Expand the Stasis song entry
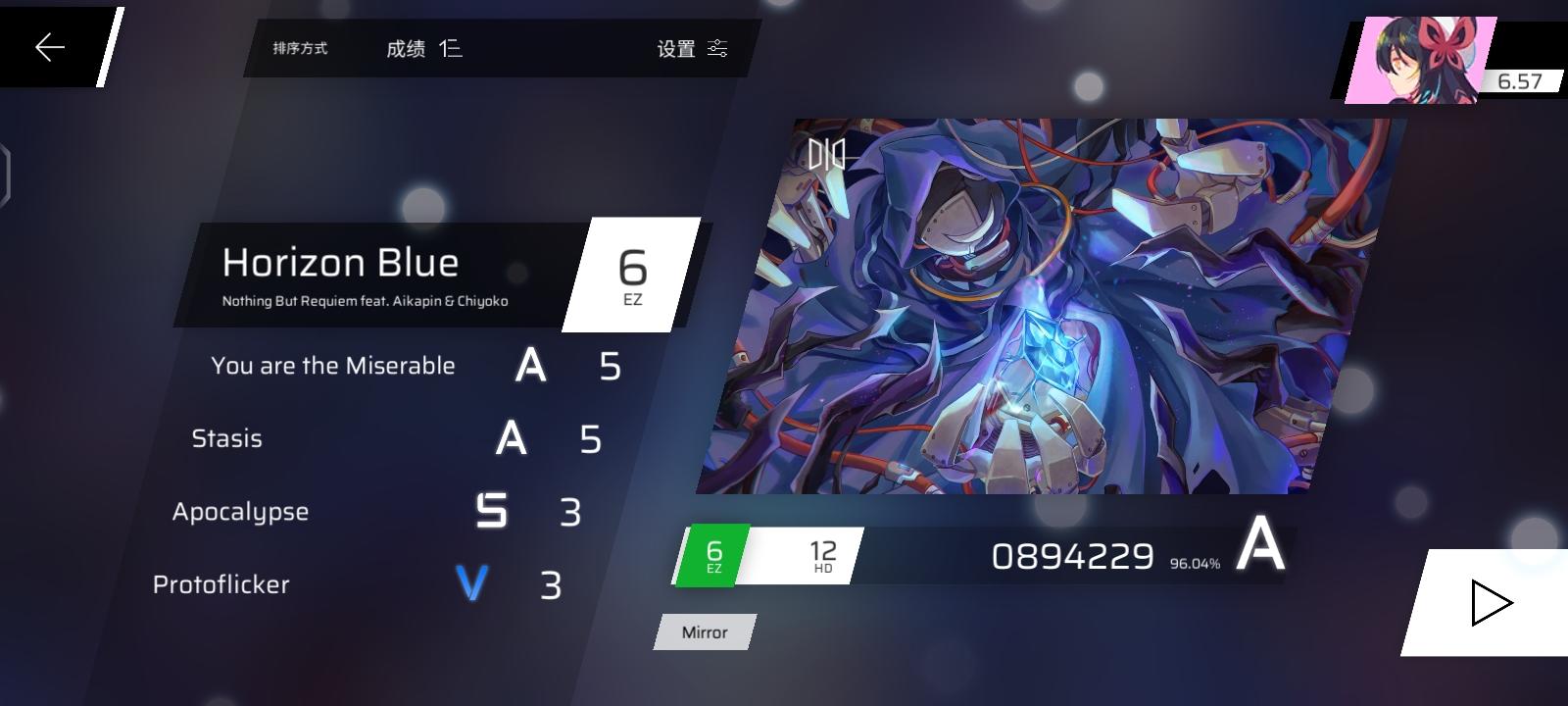Viewport: 1568px width, 706px height. 227,438
